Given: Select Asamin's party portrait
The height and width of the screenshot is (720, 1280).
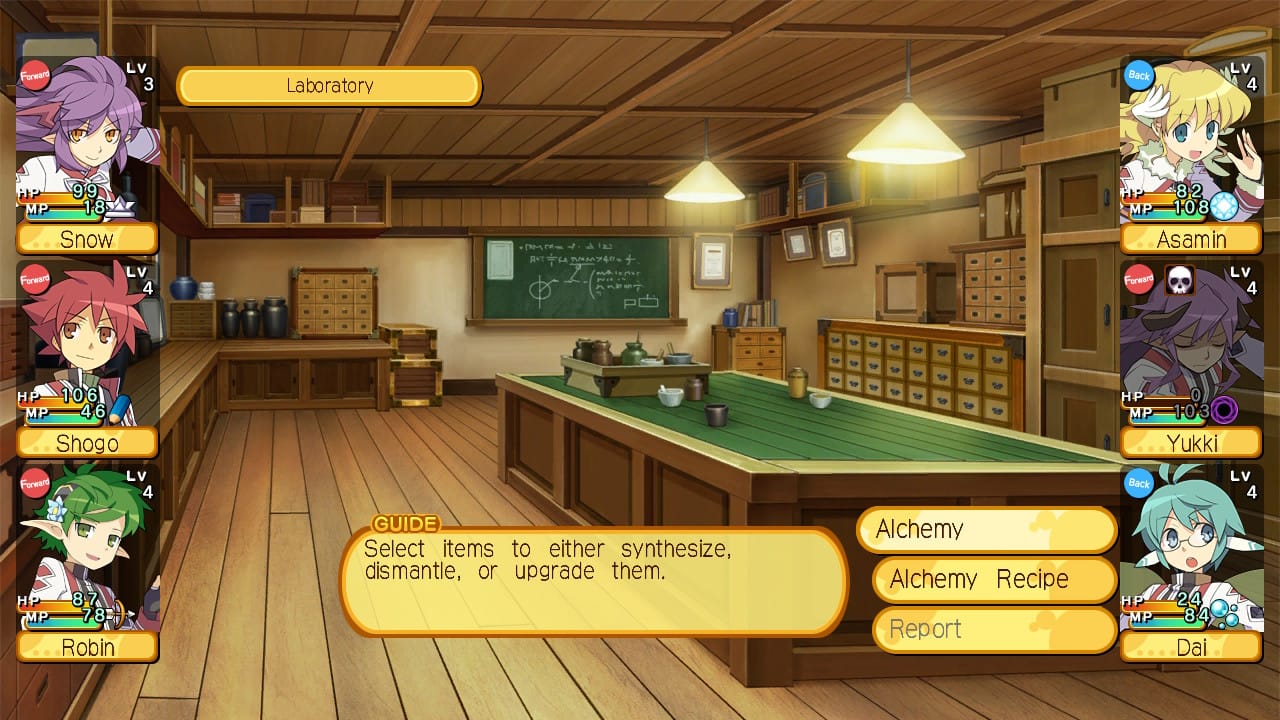Looking at the screenshot, I should click(x=1190, y=140).
